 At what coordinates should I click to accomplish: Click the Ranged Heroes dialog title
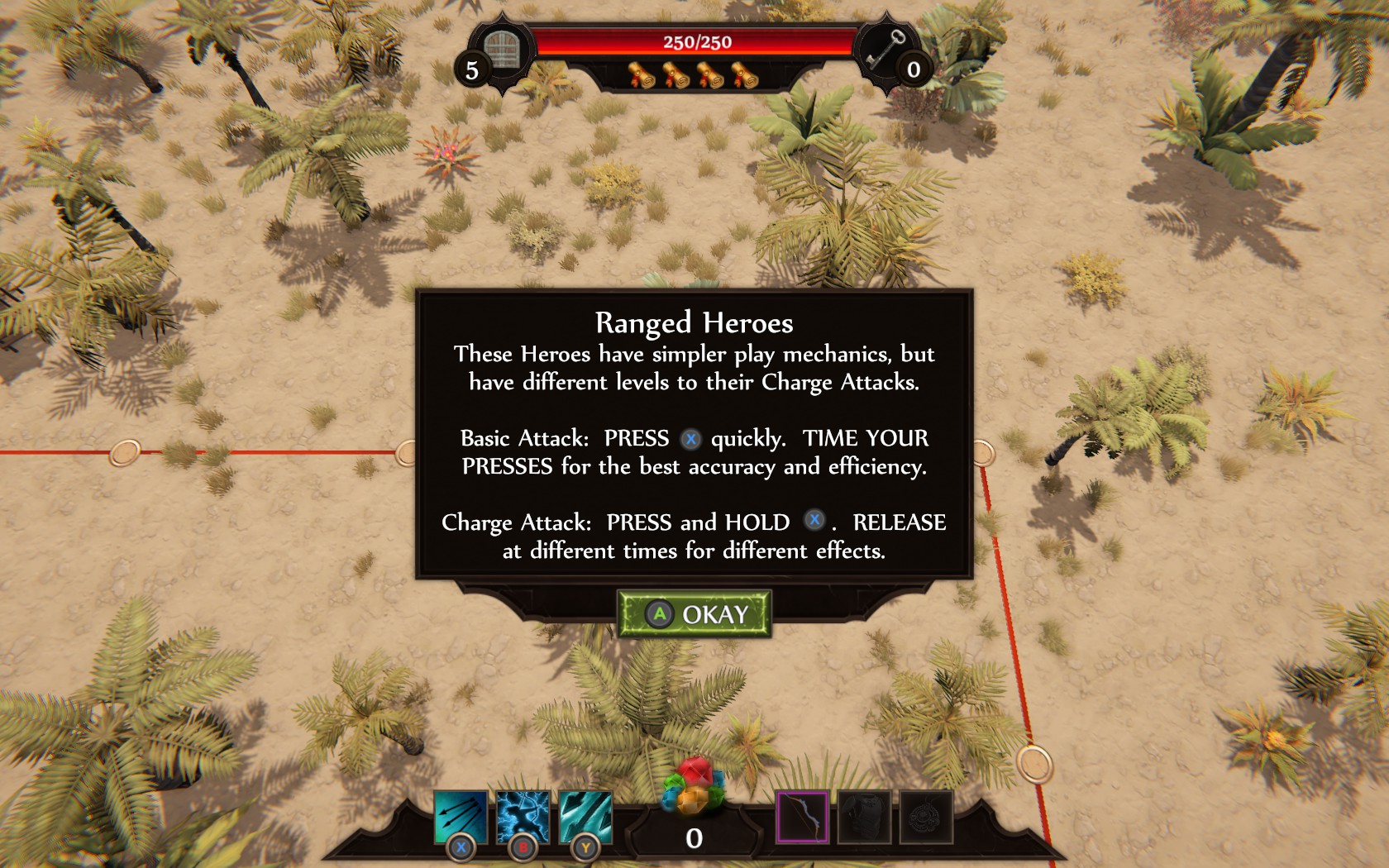click(694, 321)
